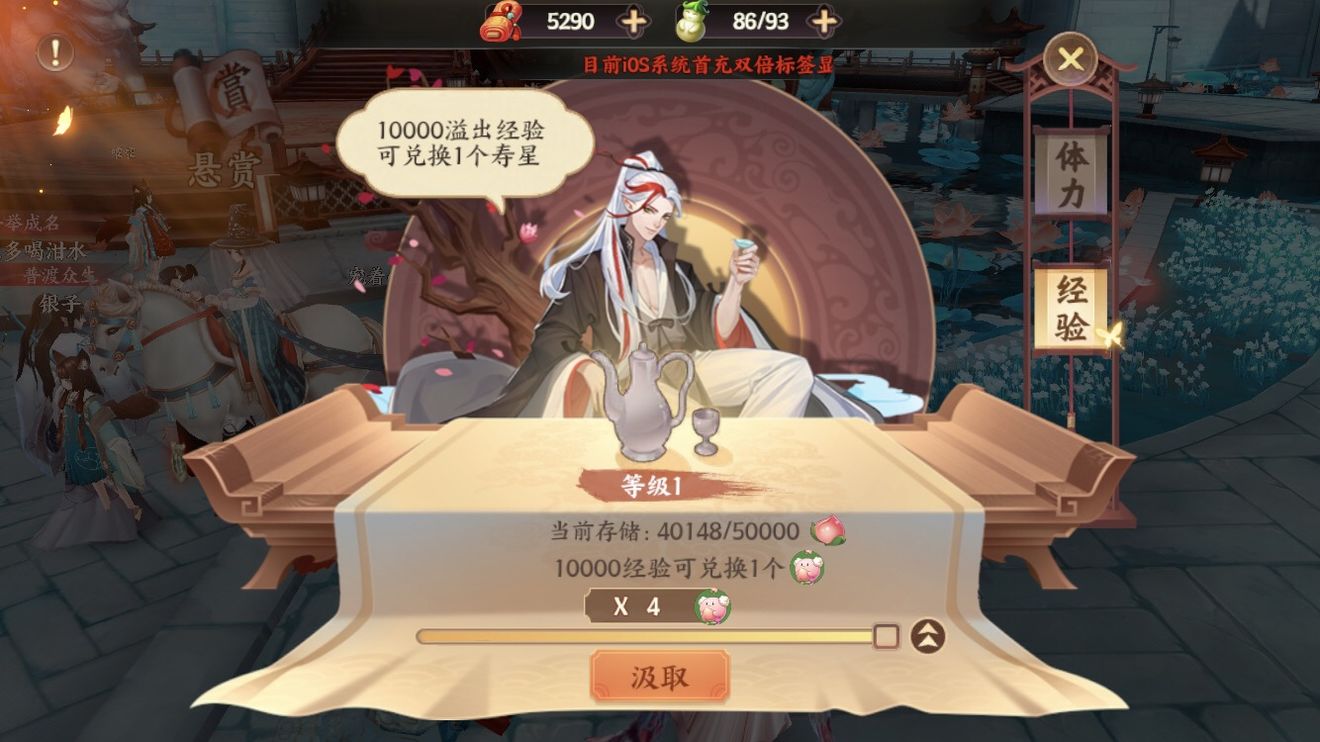Switch to the 经验 tab

pyautogui.click(x=1069, y=310)
